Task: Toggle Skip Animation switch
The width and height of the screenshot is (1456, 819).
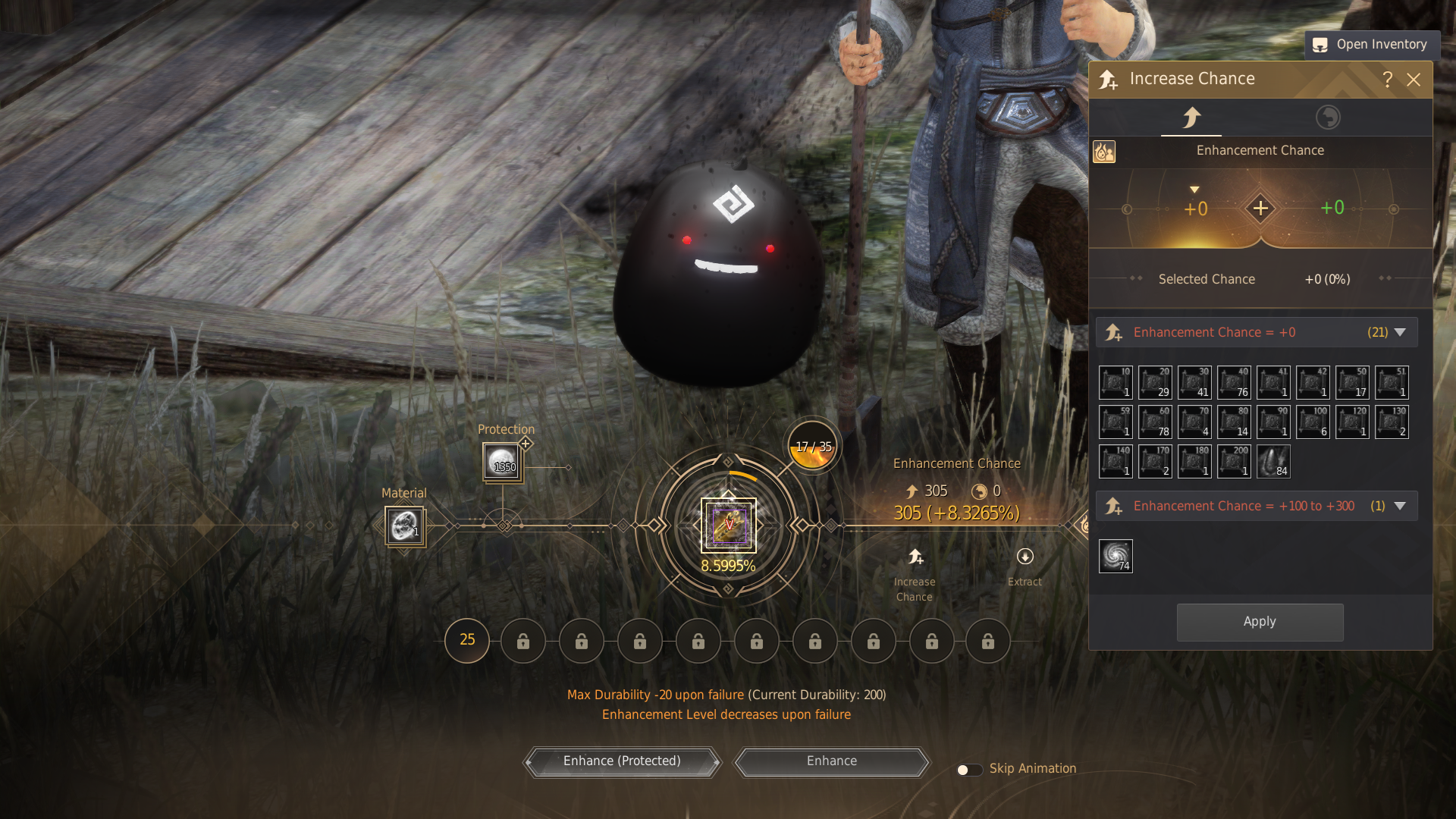Action: tap(968, 770)
